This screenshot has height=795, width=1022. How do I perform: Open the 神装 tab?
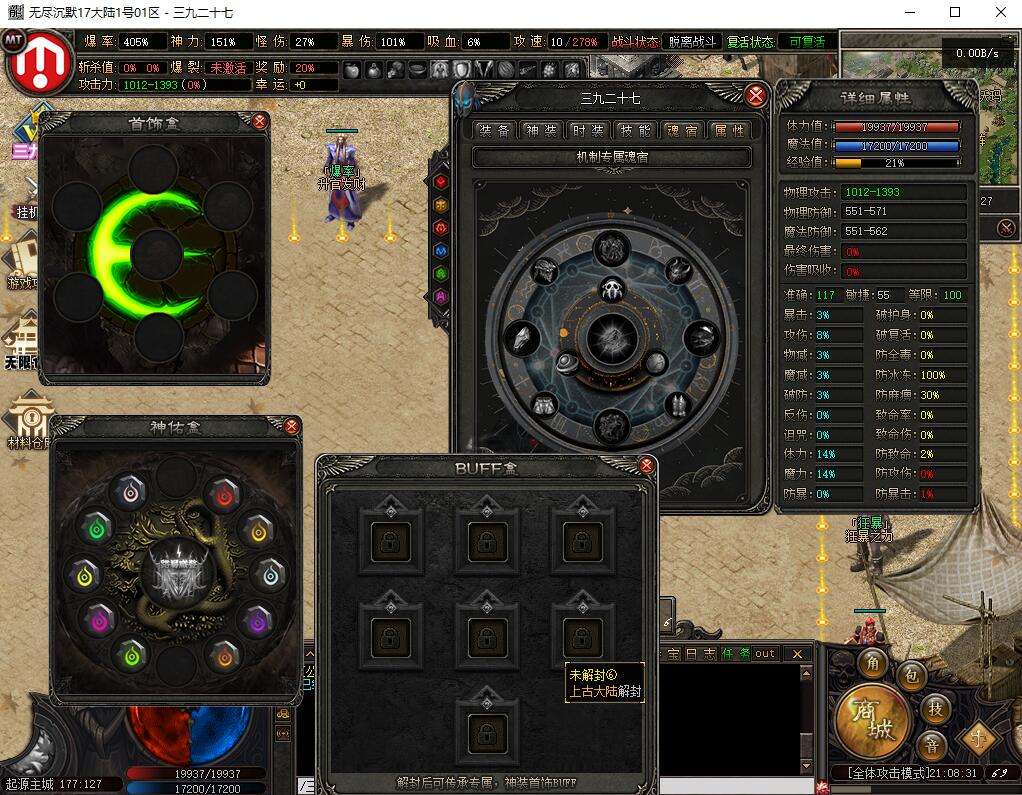tap(542, 130)
